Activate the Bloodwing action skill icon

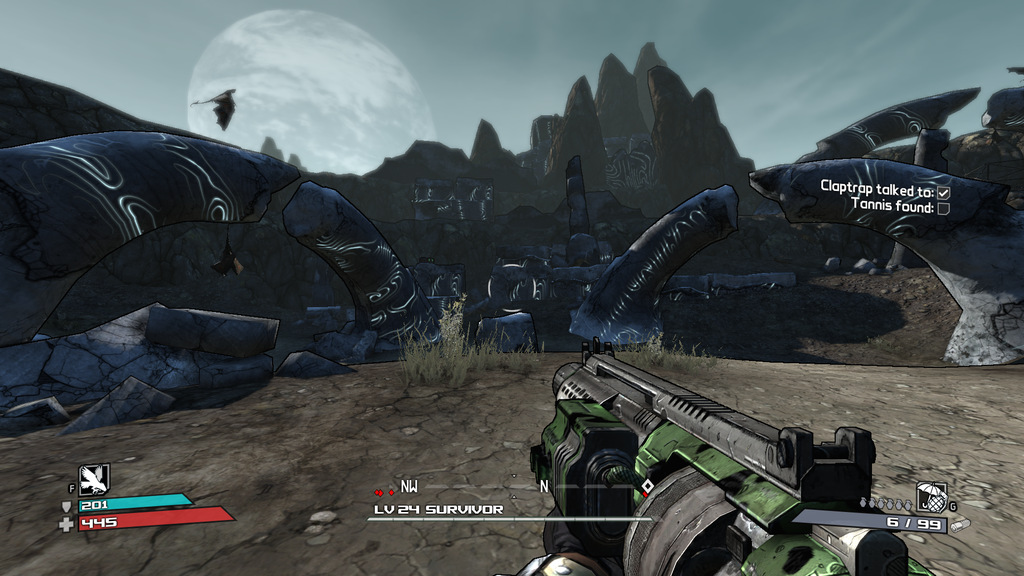click(94, 480)
